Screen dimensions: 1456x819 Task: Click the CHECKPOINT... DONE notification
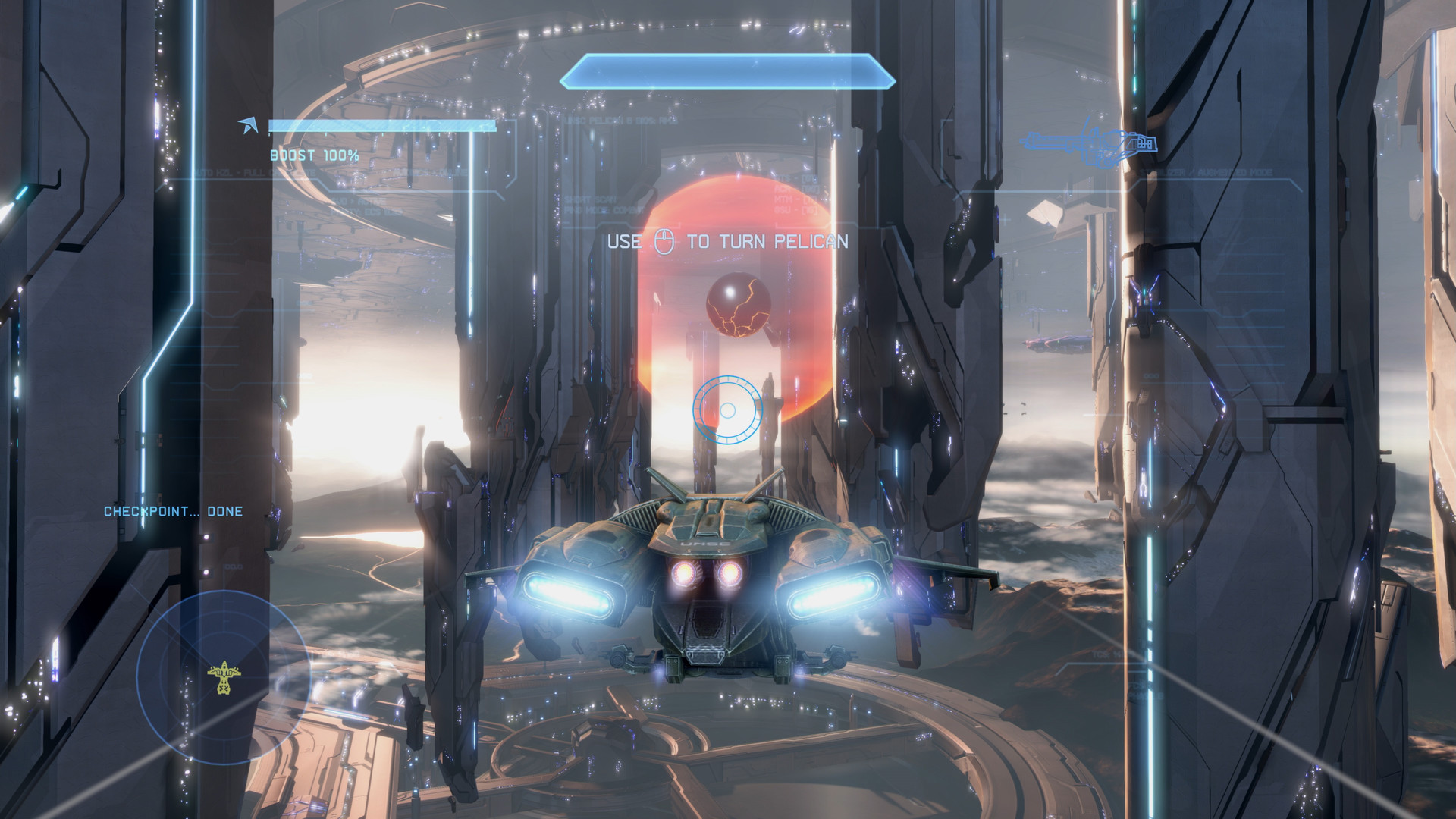click(x=172, y=511)
